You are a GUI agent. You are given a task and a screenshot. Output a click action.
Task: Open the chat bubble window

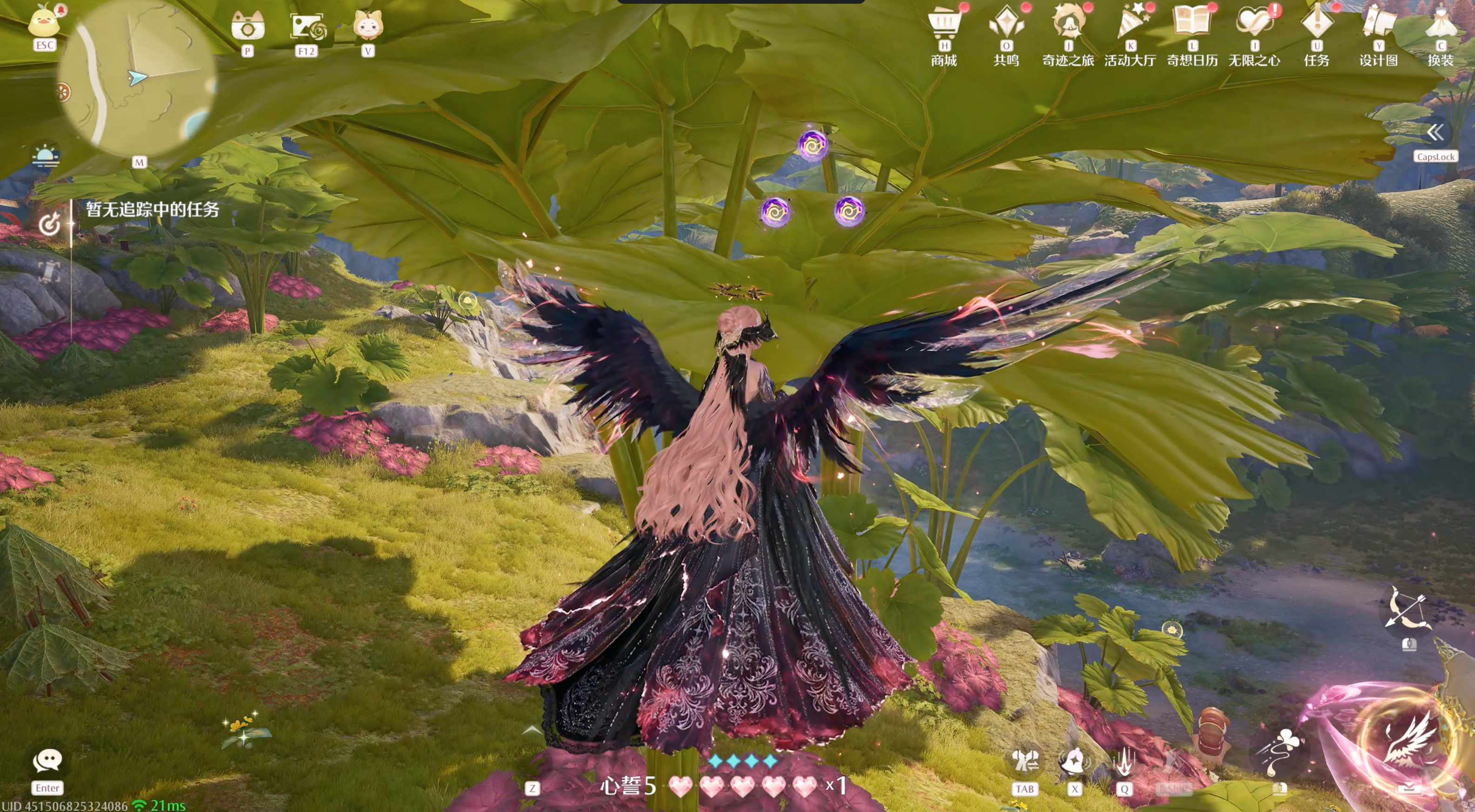(x=47, y=761)
